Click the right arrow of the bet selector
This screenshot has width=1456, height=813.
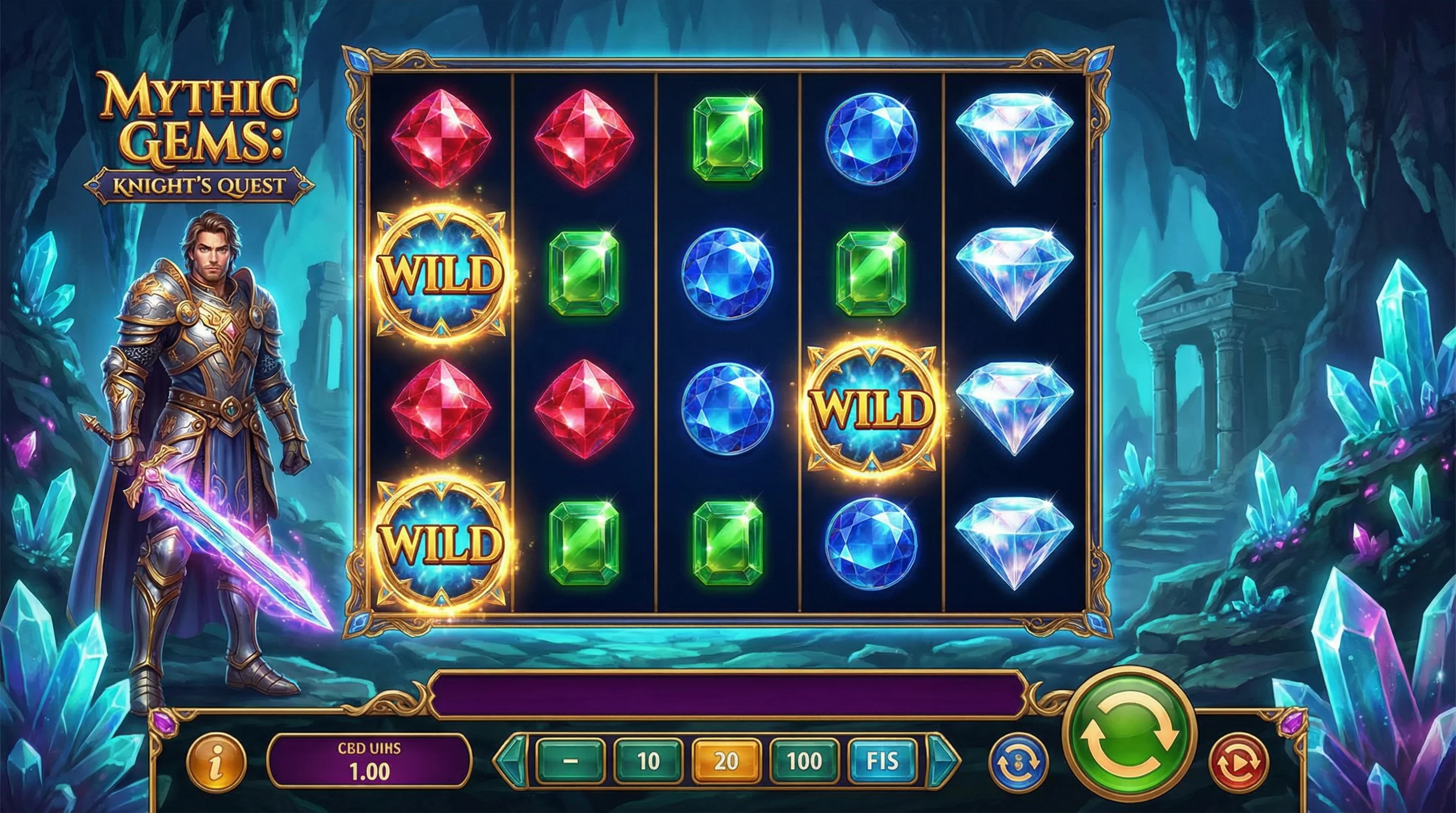943,761
